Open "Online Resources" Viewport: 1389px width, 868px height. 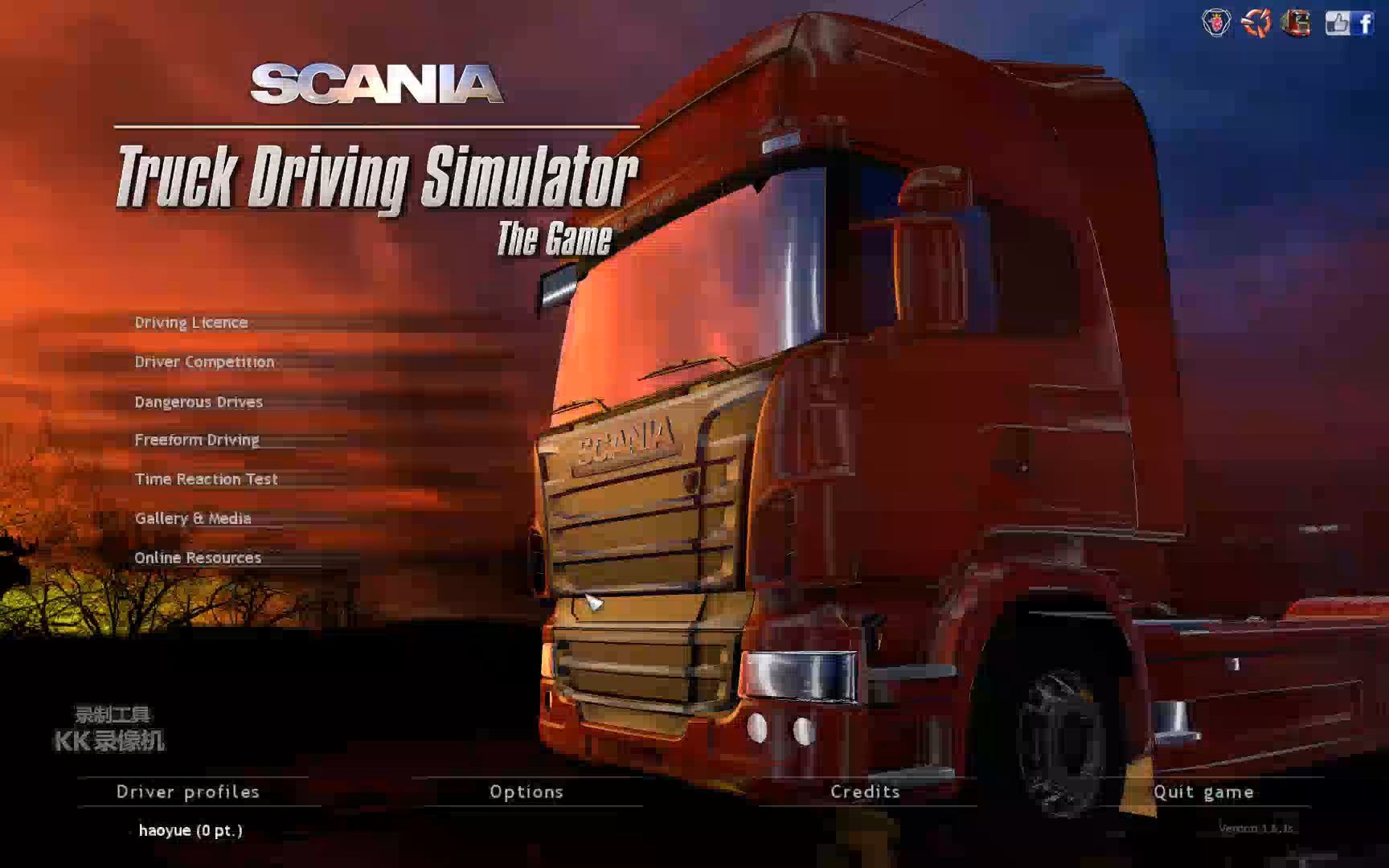point(199,557)
